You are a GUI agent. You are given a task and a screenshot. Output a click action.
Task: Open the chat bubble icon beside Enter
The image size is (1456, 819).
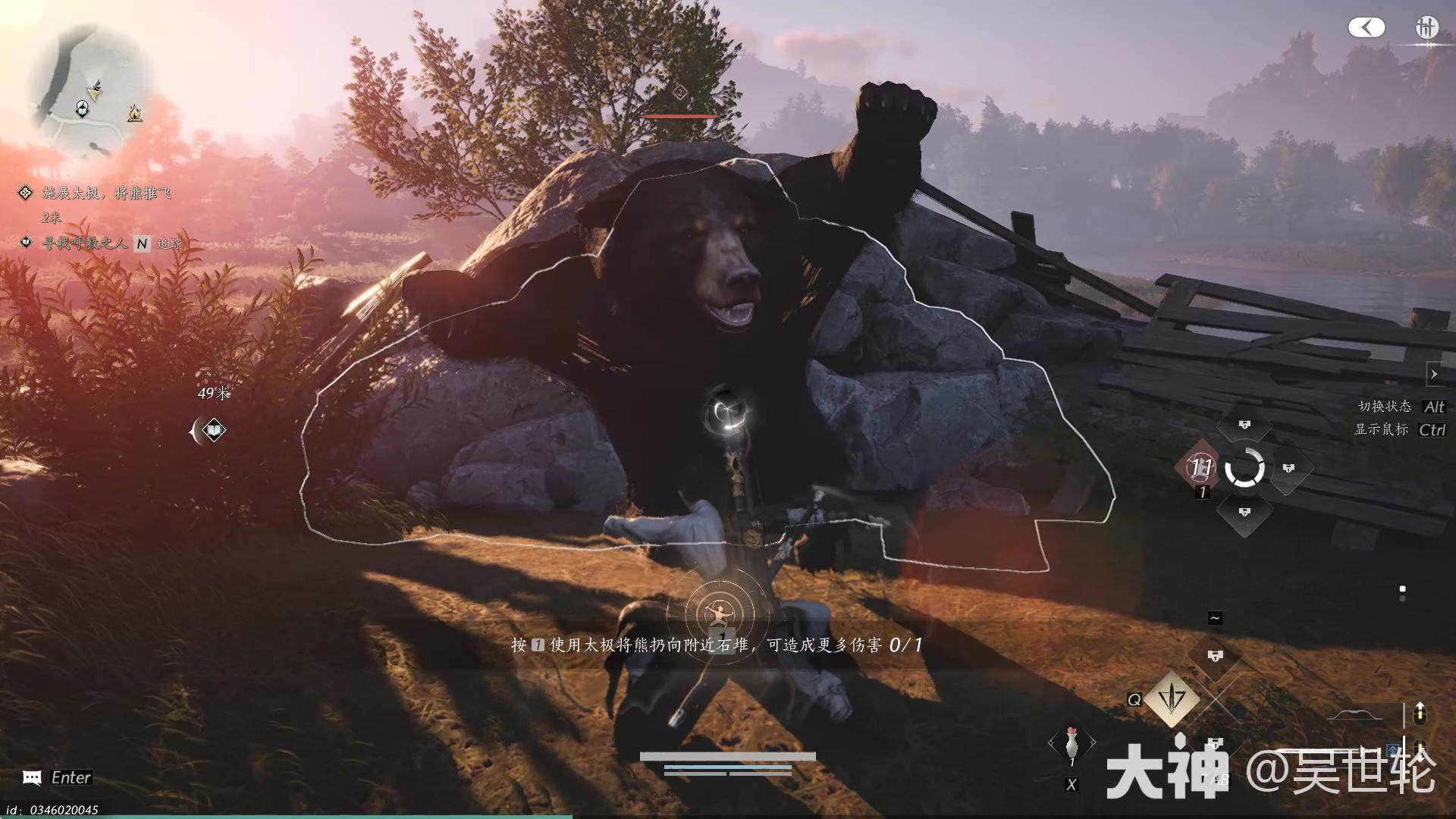[32, 777]
